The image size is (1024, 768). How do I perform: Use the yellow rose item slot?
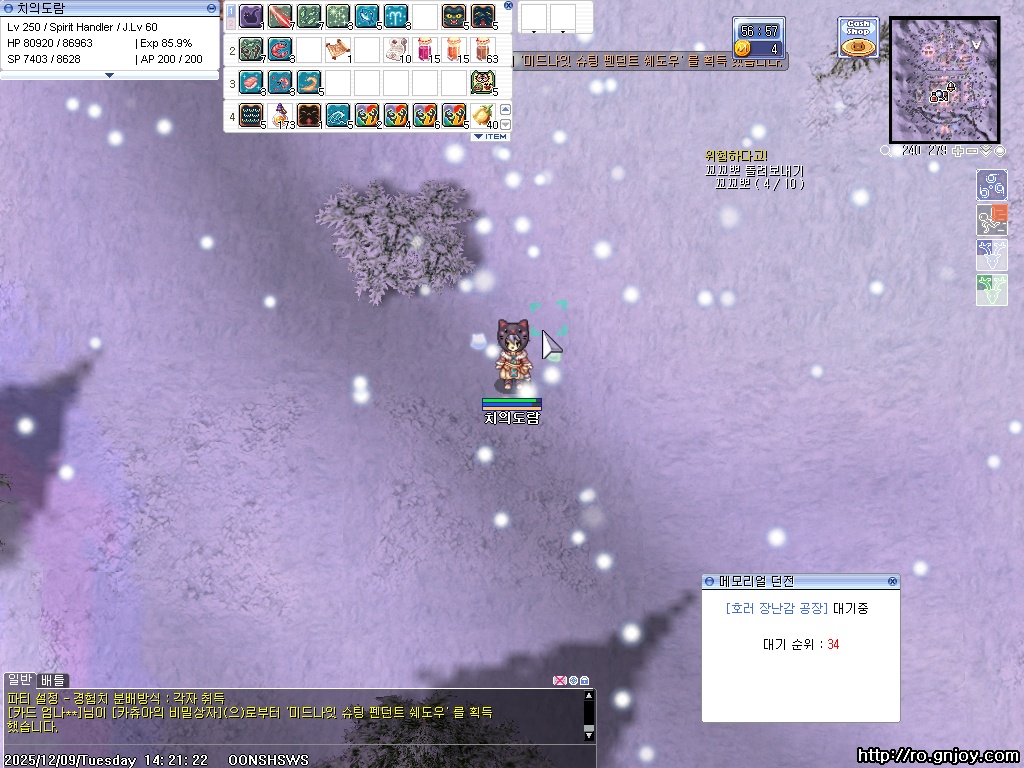pos(483,114)
